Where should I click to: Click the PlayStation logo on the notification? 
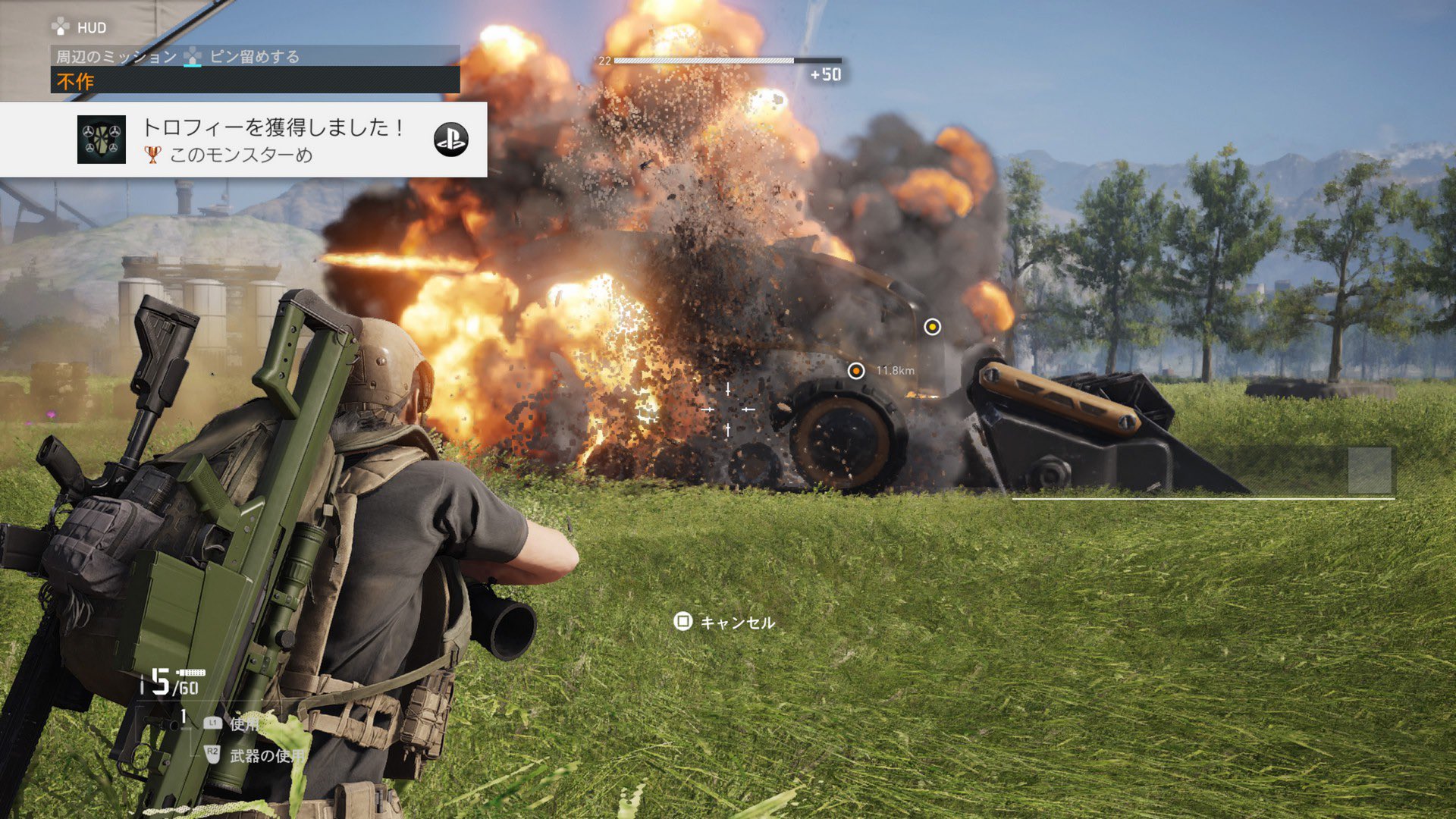pyautogui.click(x=450, y=140)
